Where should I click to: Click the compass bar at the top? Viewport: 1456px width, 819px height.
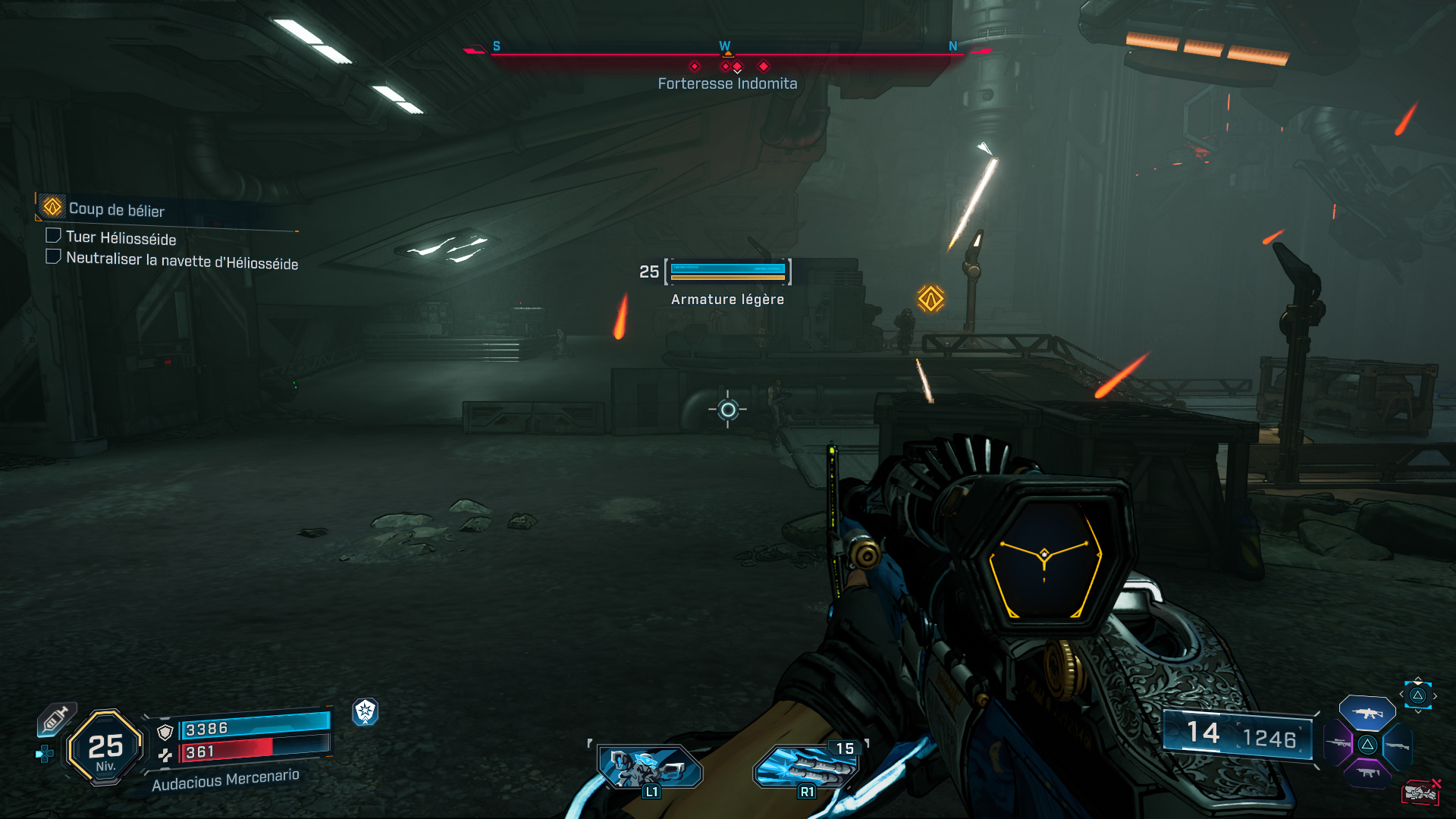[x=726, y=53]
